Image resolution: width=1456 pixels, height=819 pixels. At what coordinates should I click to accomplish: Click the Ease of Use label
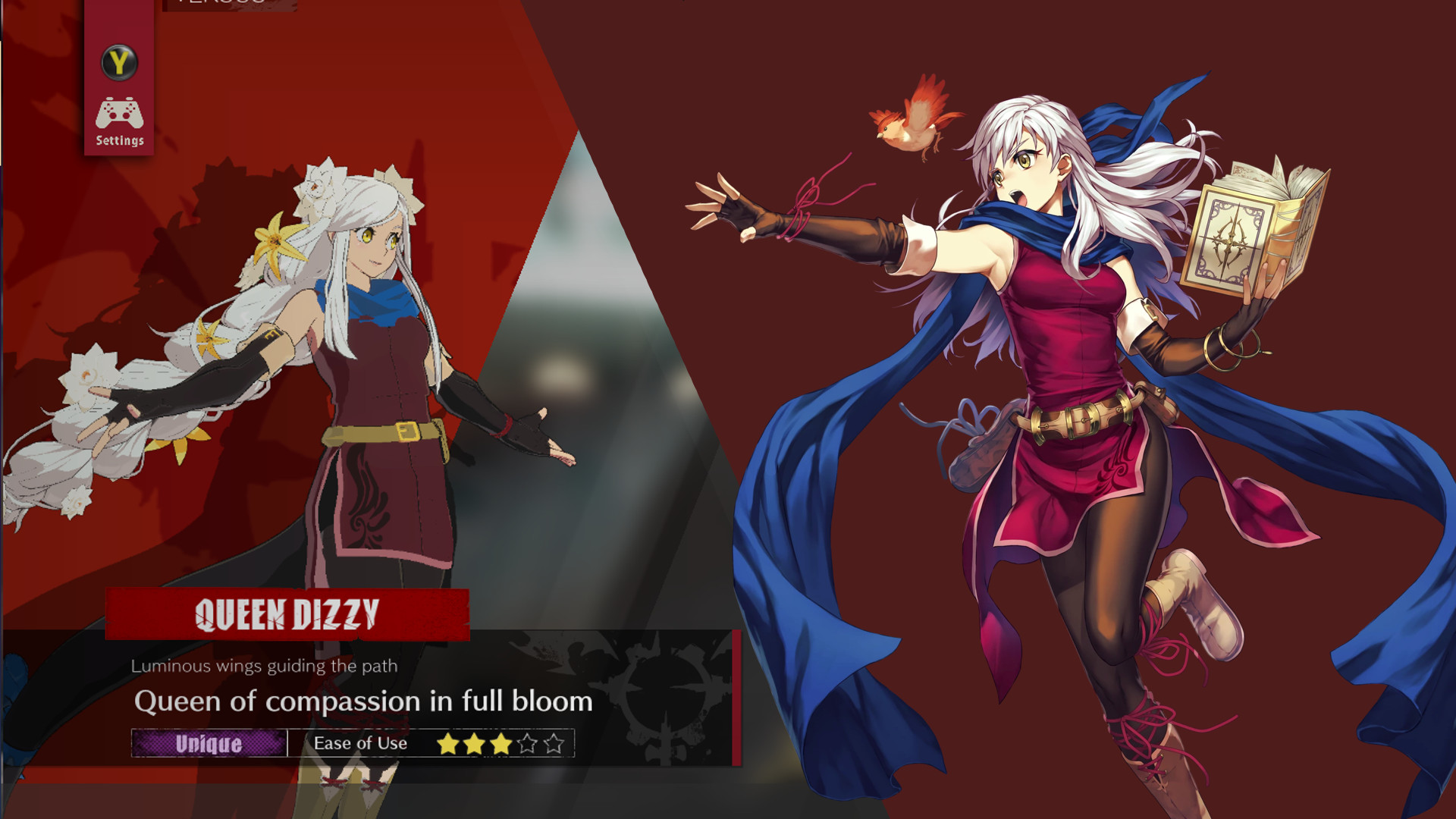(x=359, y=744)
